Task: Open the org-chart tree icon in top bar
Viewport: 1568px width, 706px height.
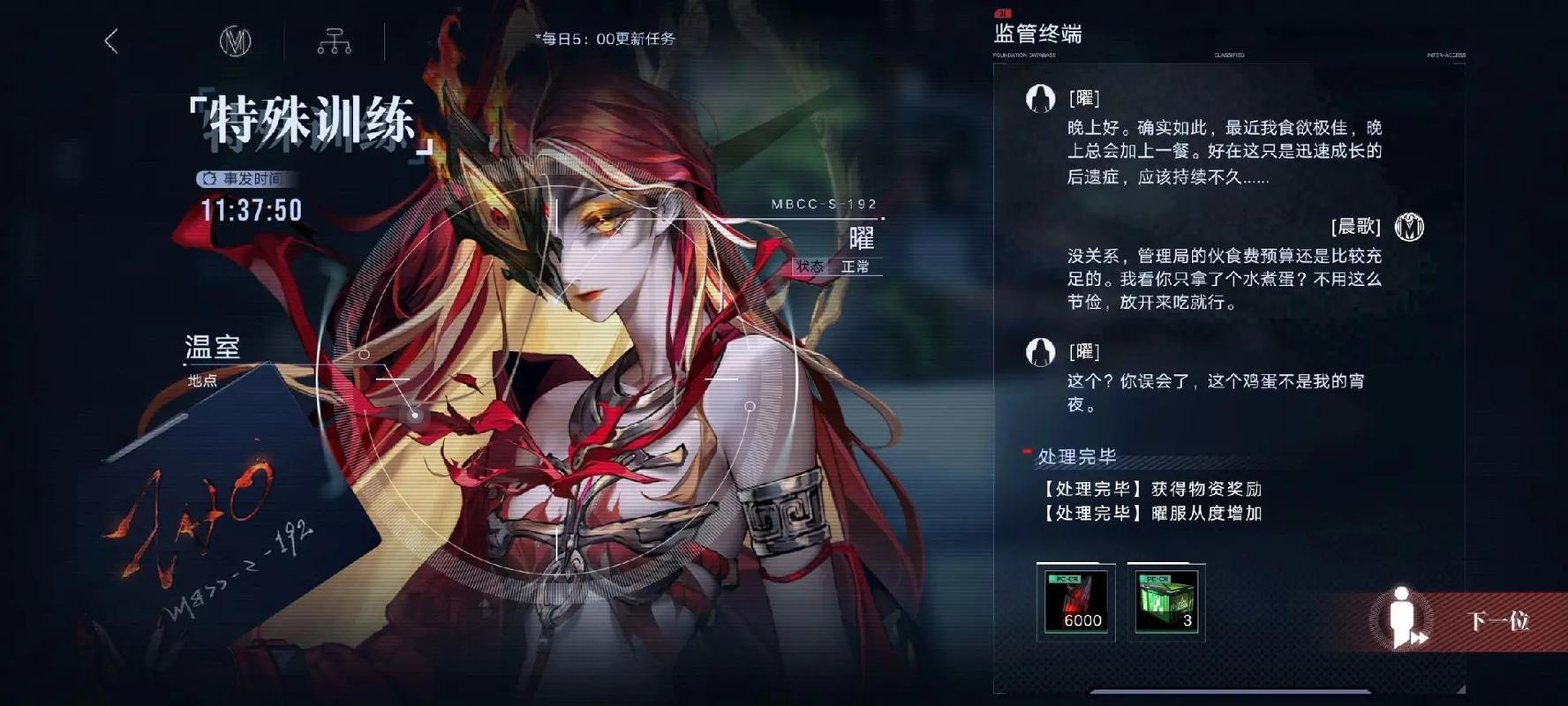Action: [333, 42]
